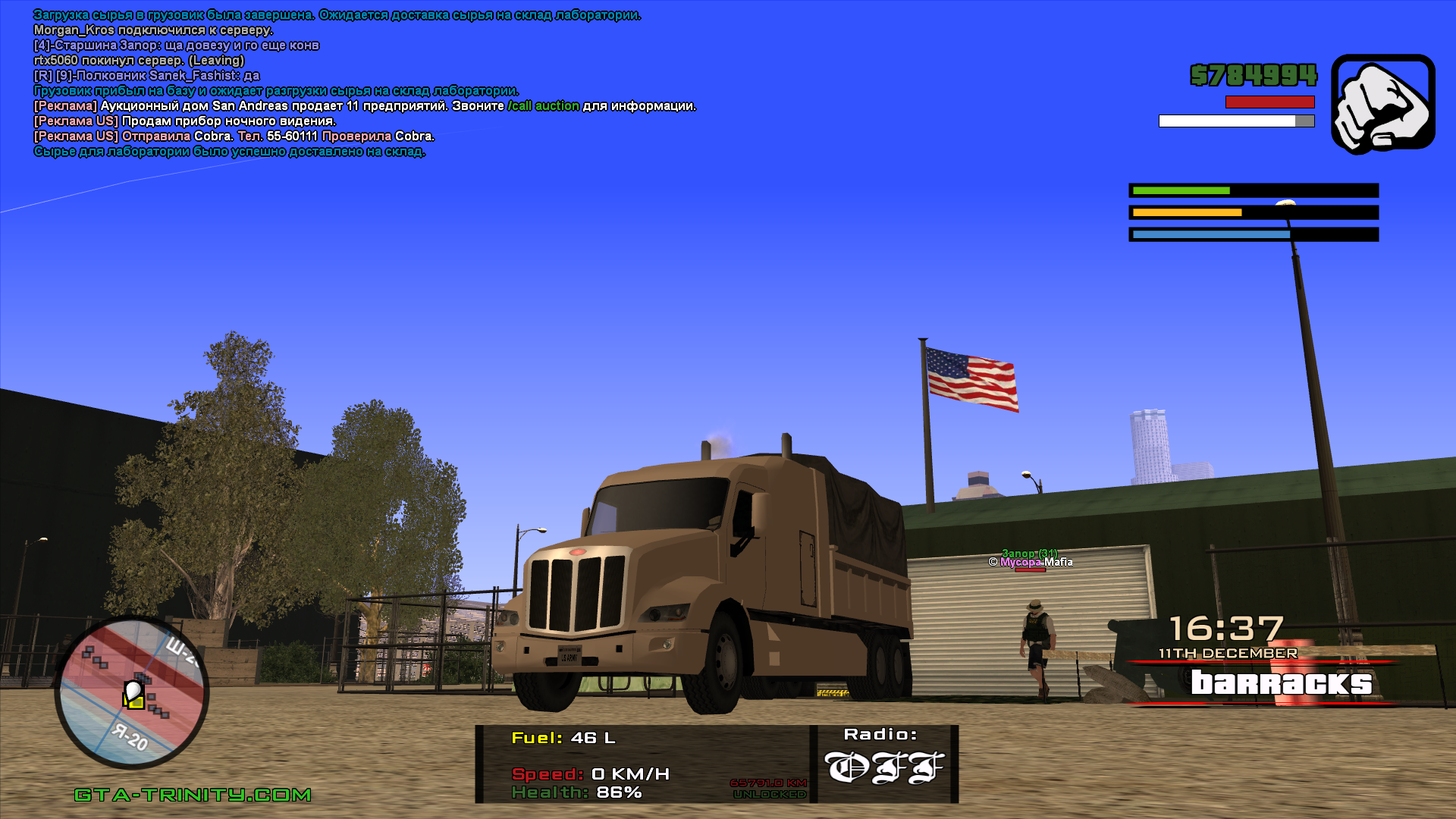Image resolution: width=1456 pixels, height=819 pixels.
Task: Click the green /call auction command in chat
Action: tap(543, 106)
